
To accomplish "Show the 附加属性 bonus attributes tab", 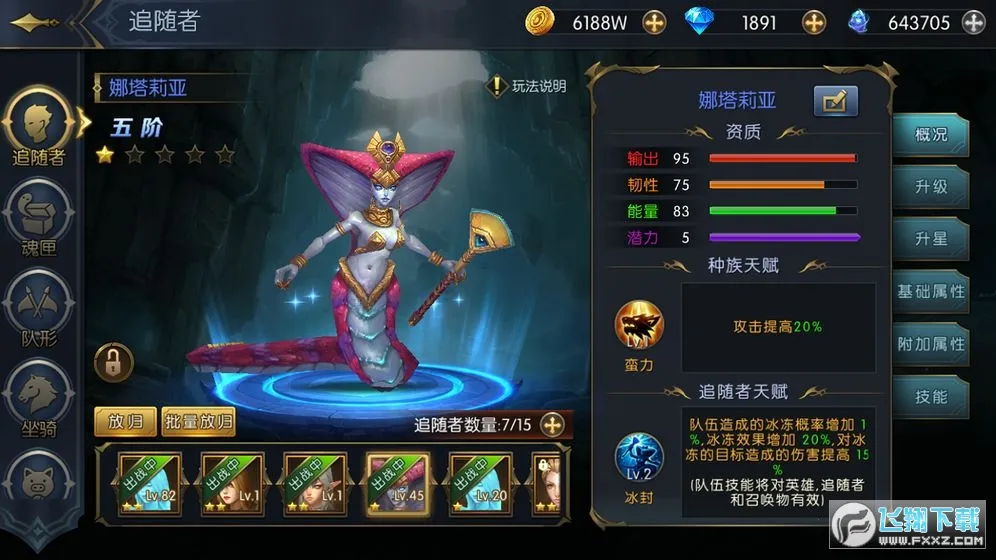I will (931, 344).
